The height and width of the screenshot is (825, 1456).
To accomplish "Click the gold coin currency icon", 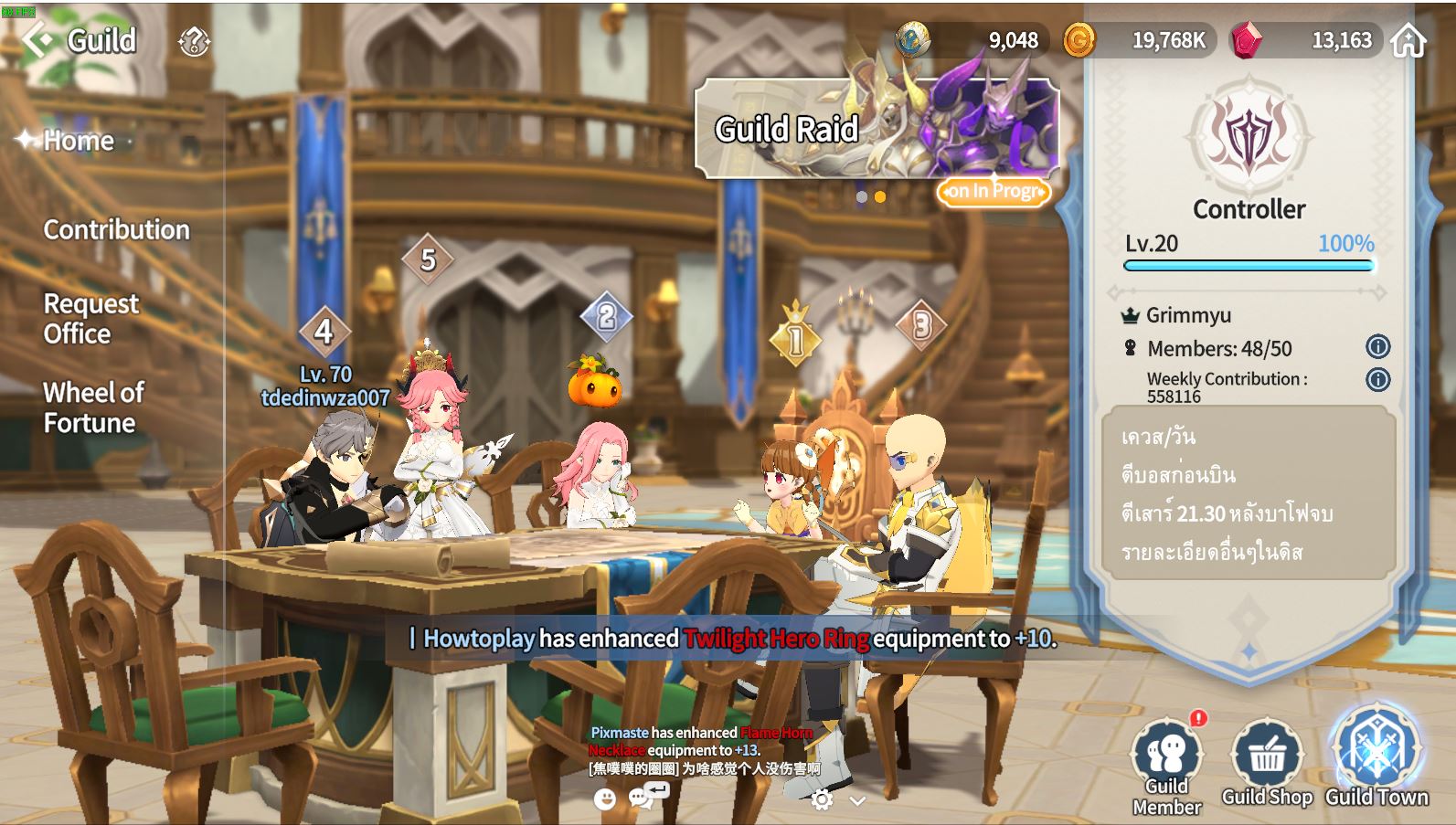I will [x=1079, y=40].
